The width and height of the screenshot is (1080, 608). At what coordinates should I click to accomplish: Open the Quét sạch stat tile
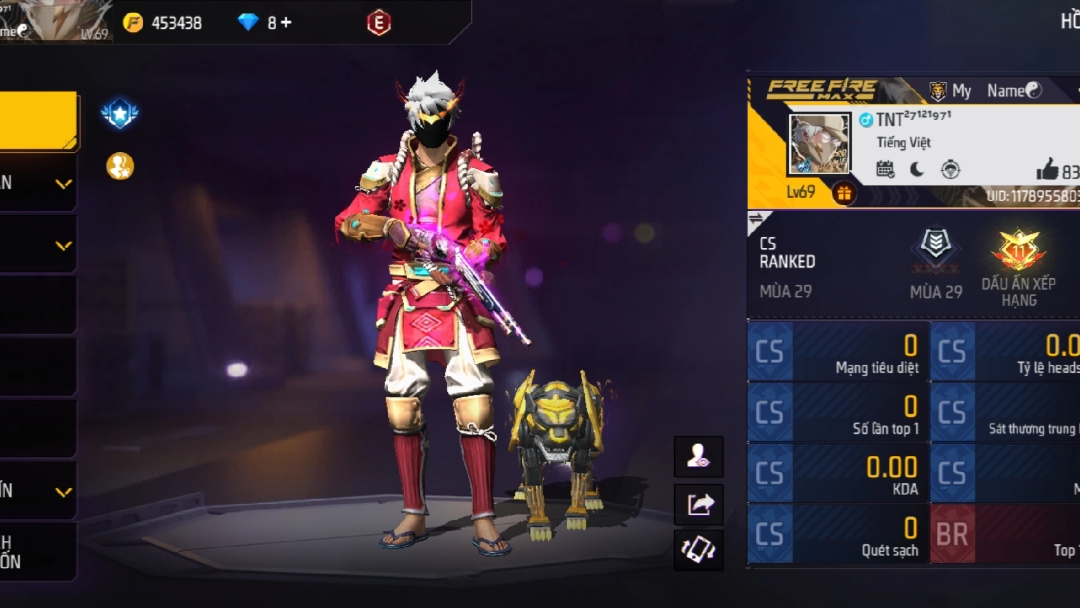(x=838, y=535)
